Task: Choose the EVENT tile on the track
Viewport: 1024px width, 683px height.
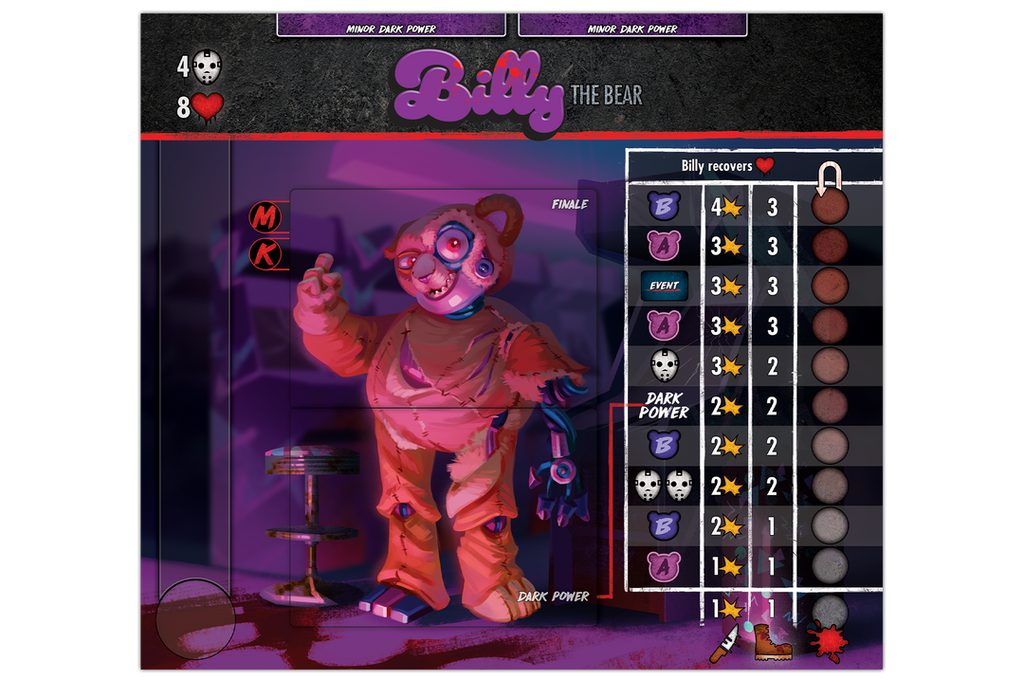Action: (664, 286)
